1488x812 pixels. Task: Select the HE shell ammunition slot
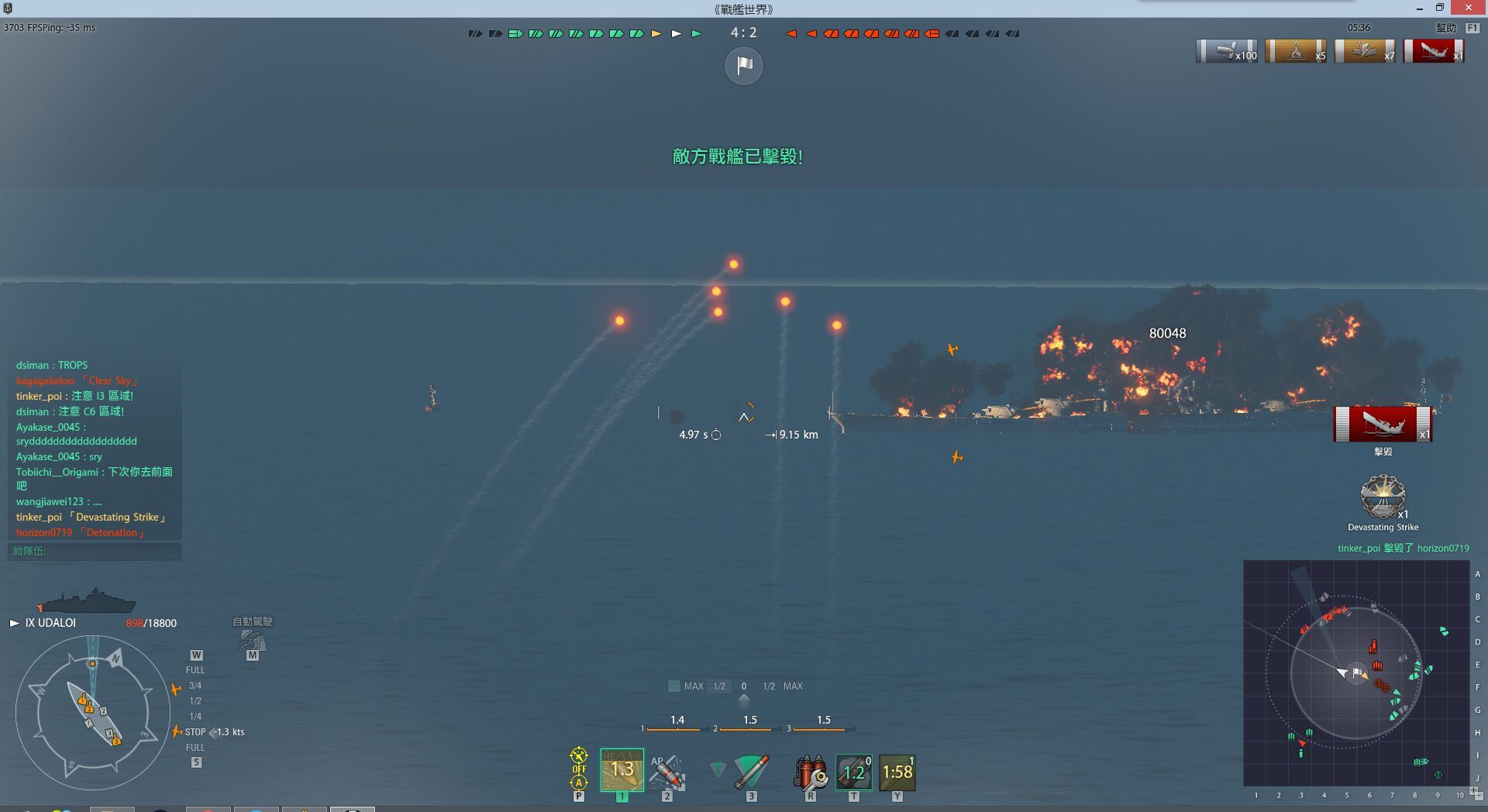coord(622,770)
